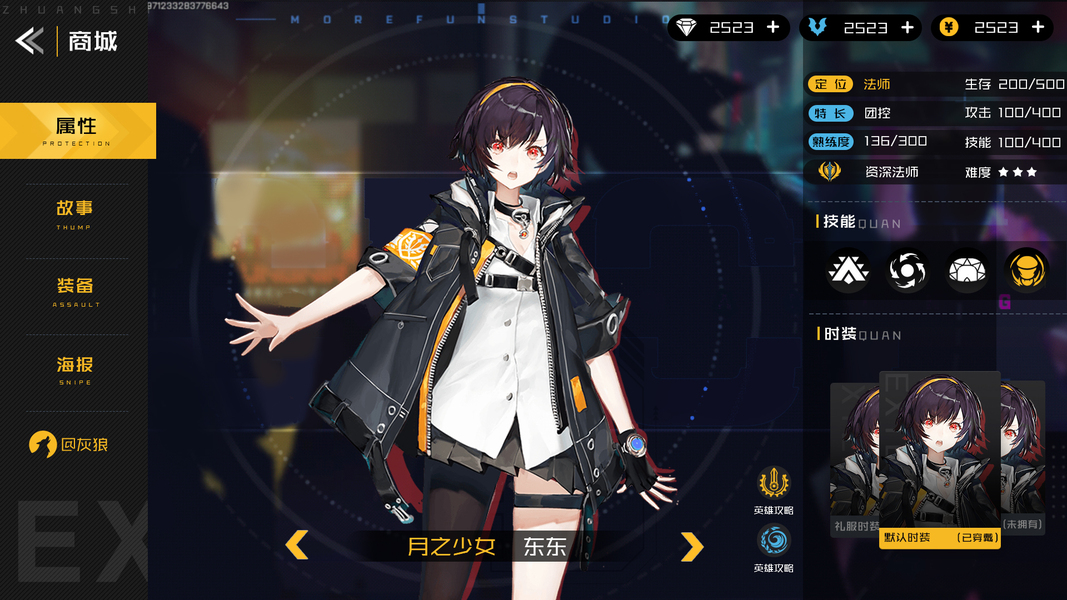Go back using the double-arrow button
Image resolution: width=1067 pixels, height=600 pixels.
pyautogui.click(x=29, y=41)
